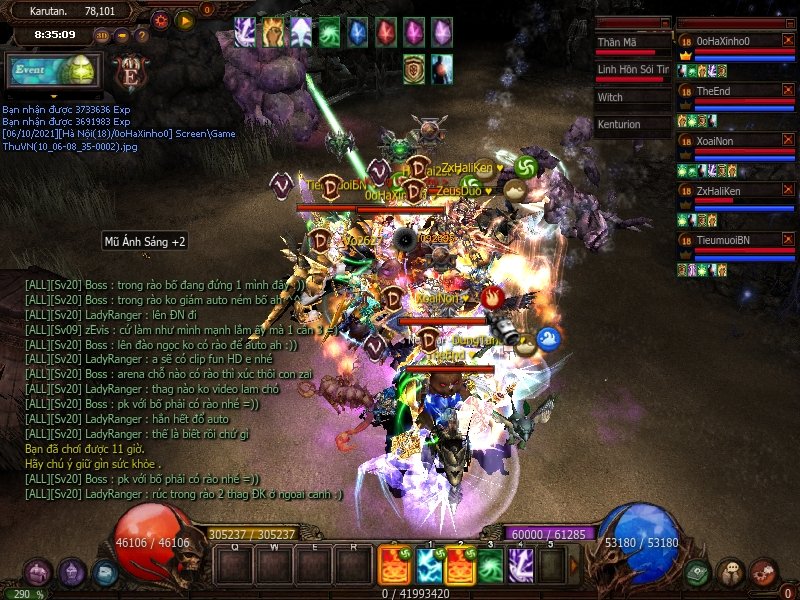Remove TheEnd from the party
This screenshot has width=800, height=600.
point(788,90)
